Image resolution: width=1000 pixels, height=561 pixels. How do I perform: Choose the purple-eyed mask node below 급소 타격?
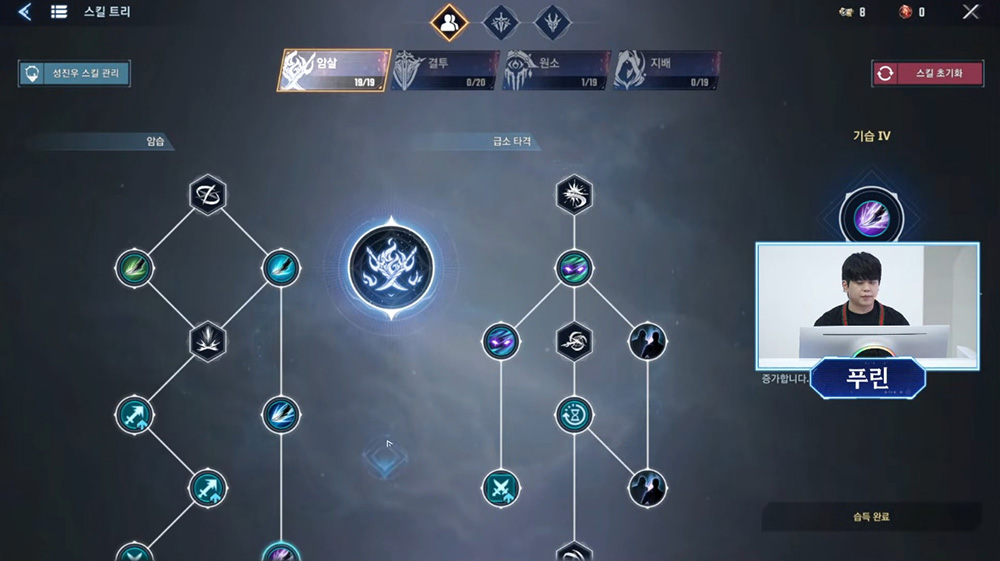click(x=574, y=268)
